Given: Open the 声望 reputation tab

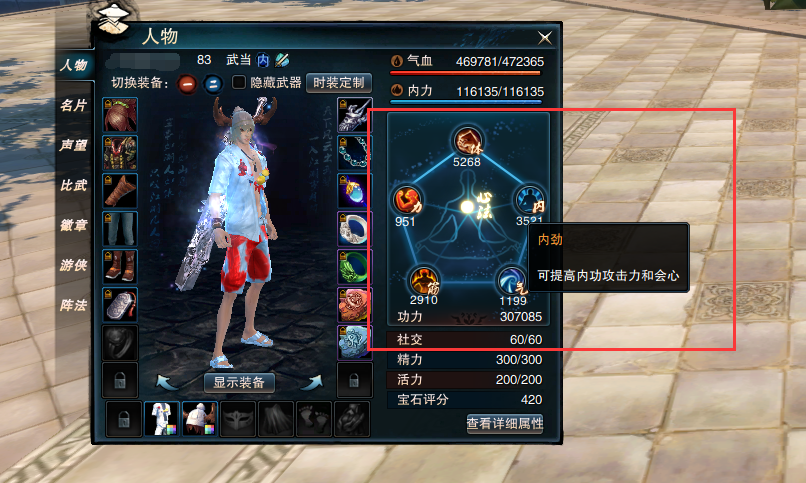Looking at the screenshot, I should (73, 145).
